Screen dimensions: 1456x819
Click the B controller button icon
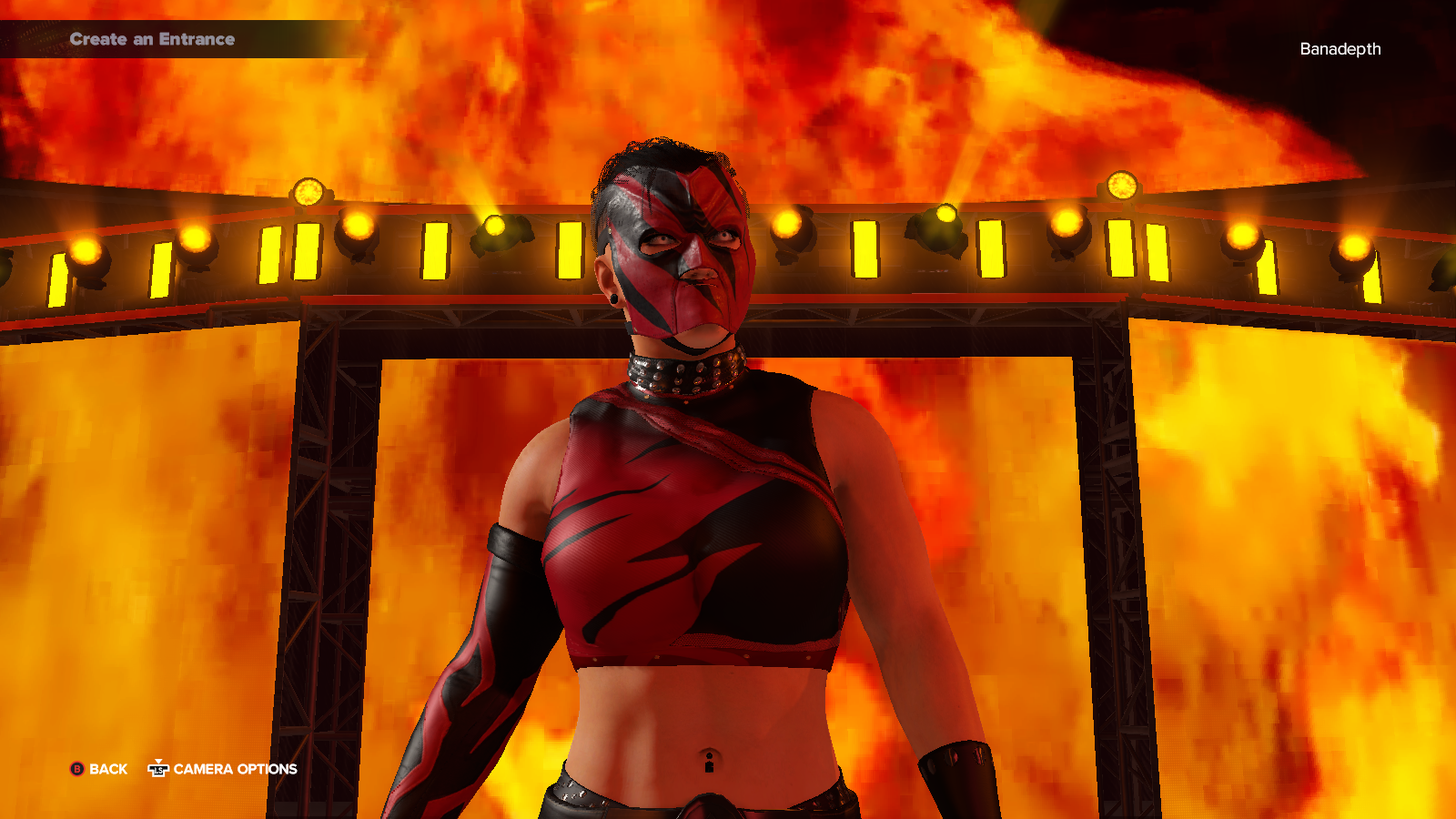[x=77, y=769]
